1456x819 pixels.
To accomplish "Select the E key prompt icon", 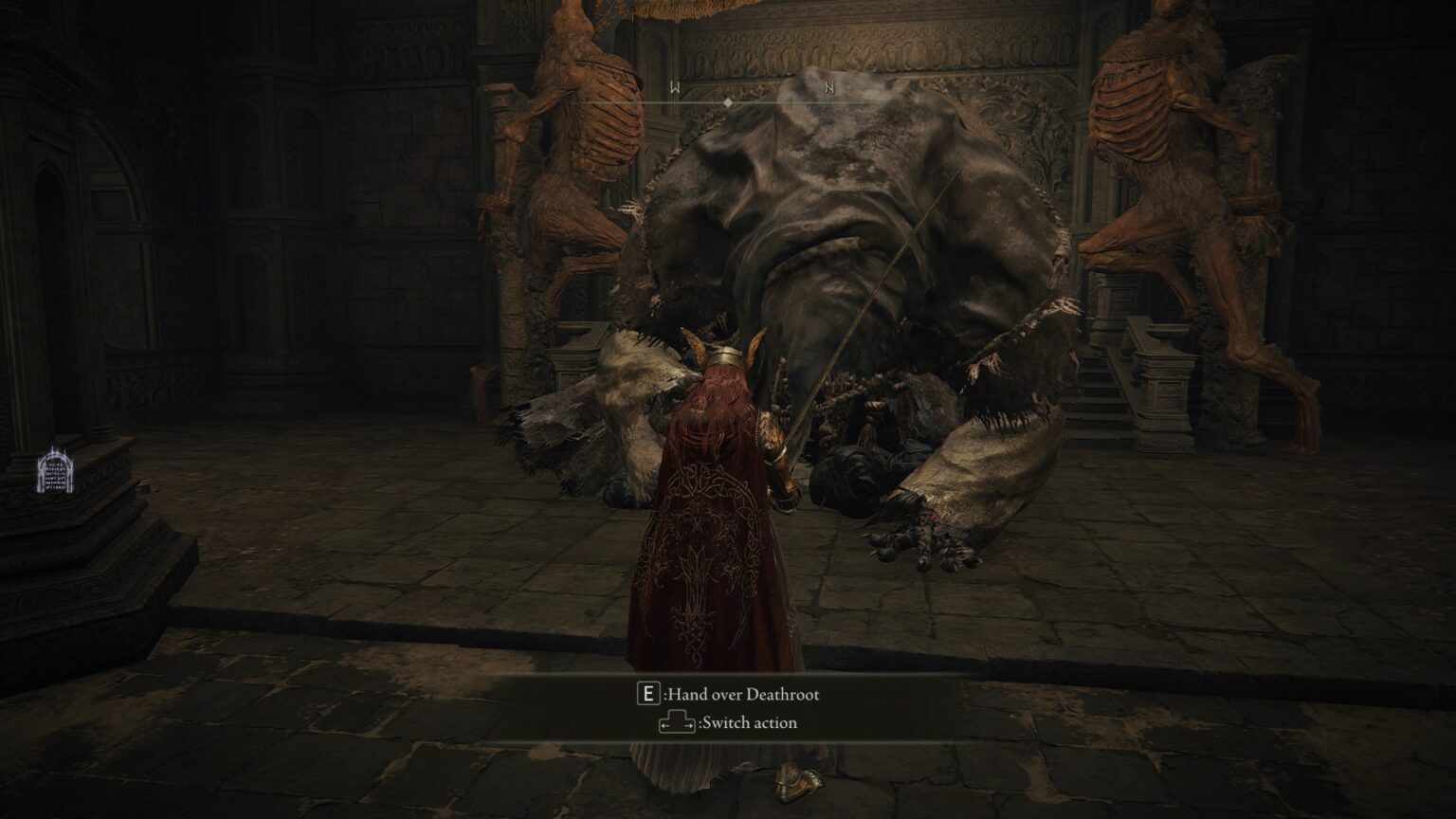I will pyautogui.click(x=647, y=694).
